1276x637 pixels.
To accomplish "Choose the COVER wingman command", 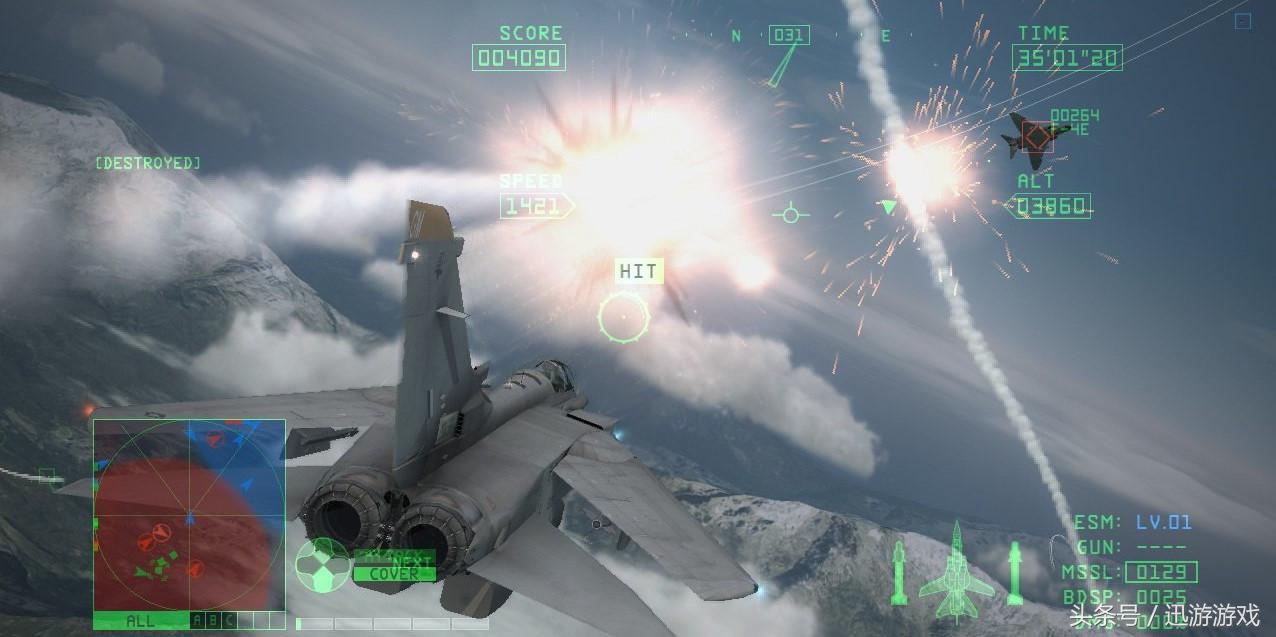I will (394, 574).
